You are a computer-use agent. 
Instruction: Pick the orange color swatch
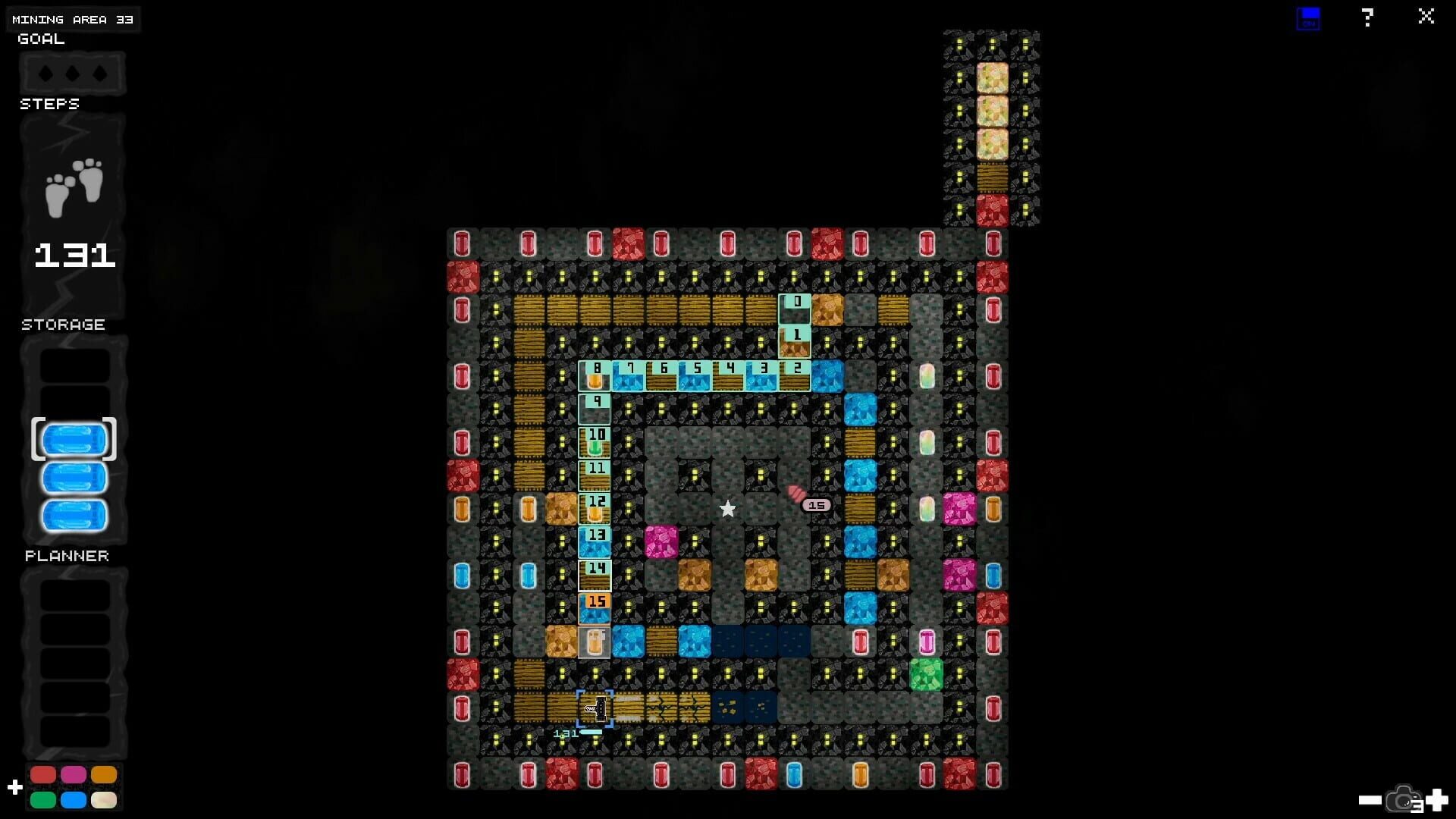click(x=104, y=774)
